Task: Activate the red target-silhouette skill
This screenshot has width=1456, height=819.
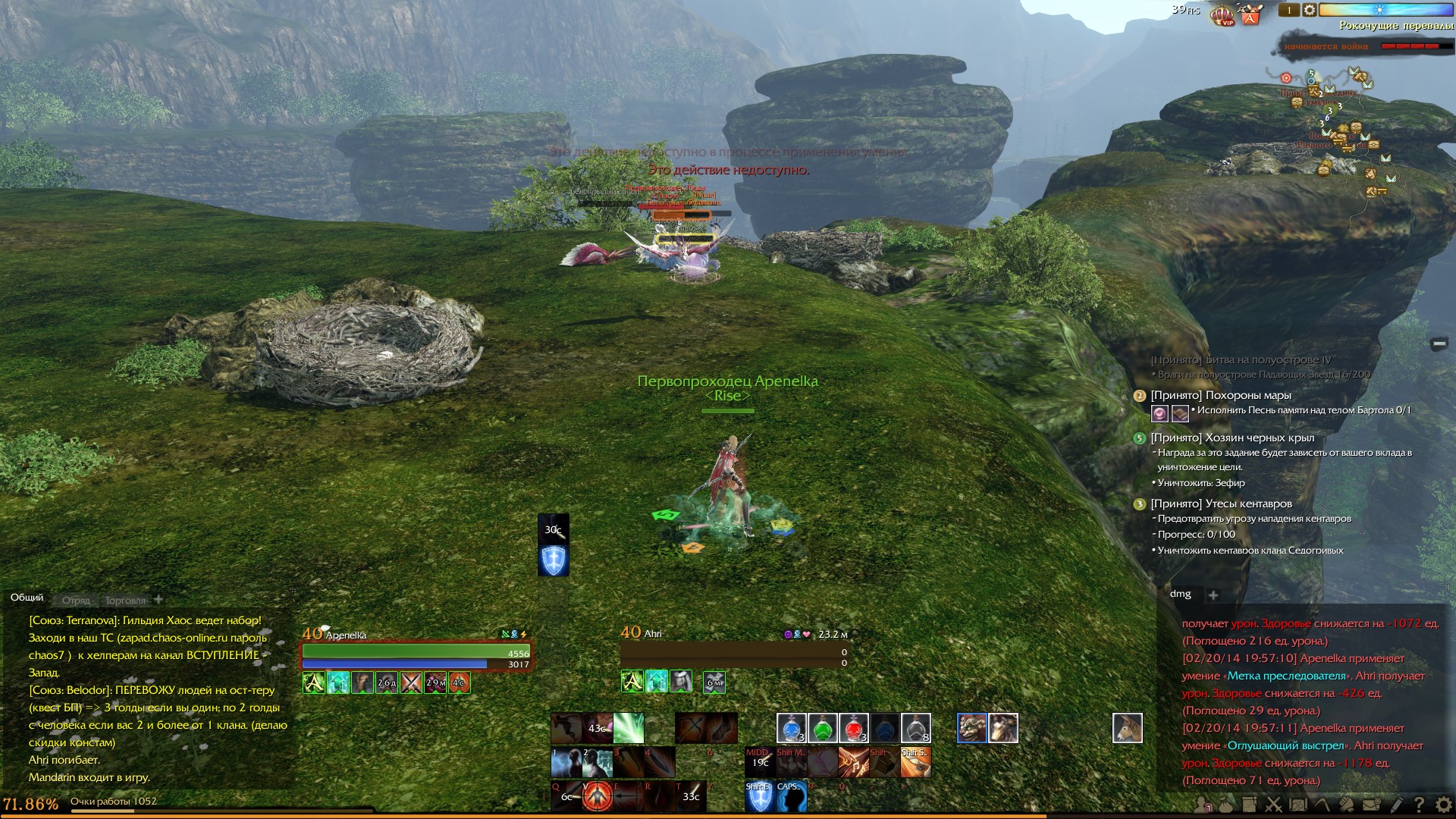Action: (x=598, y=796)
